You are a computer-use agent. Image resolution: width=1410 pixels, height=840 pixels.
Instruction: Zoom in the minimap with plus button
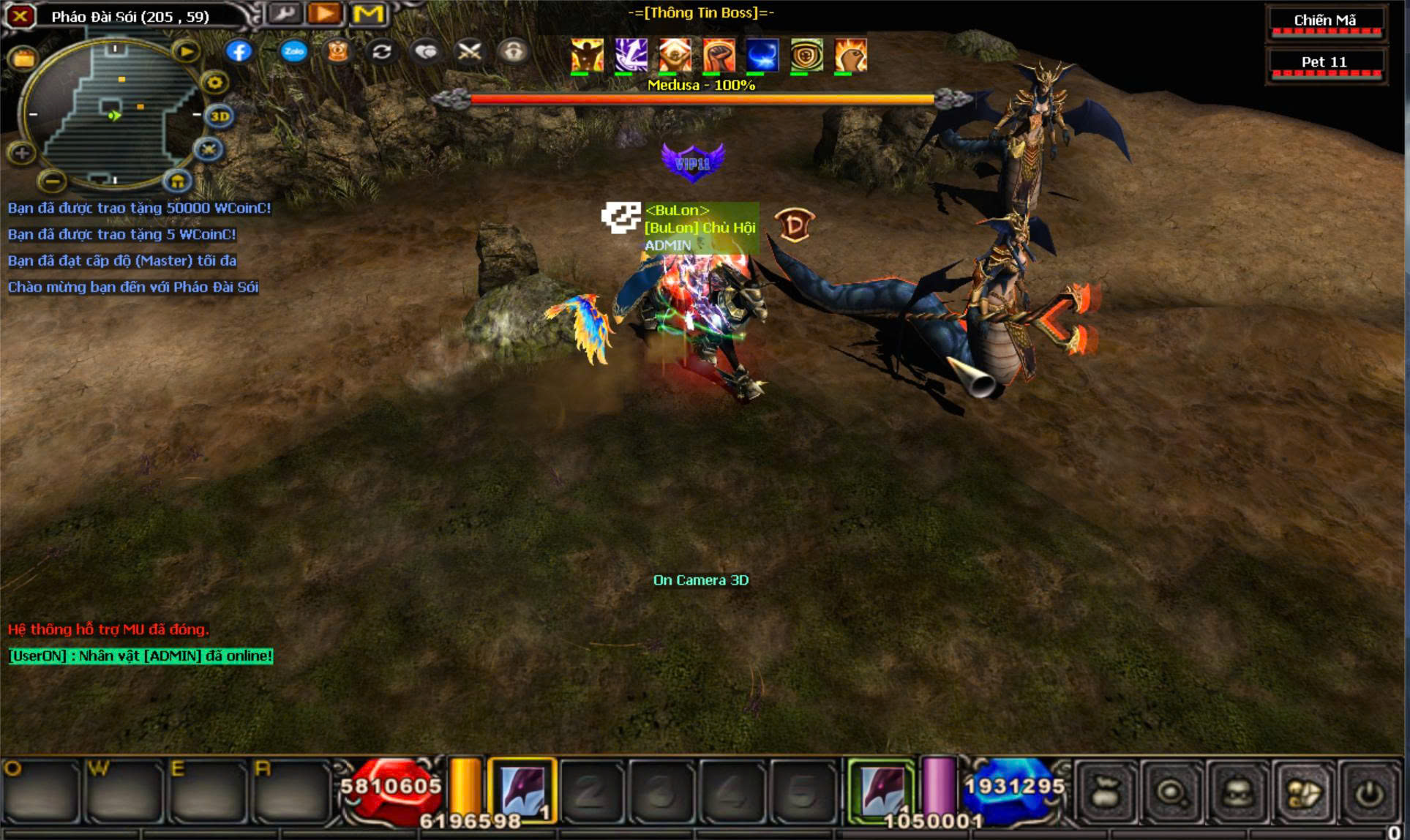21,153
